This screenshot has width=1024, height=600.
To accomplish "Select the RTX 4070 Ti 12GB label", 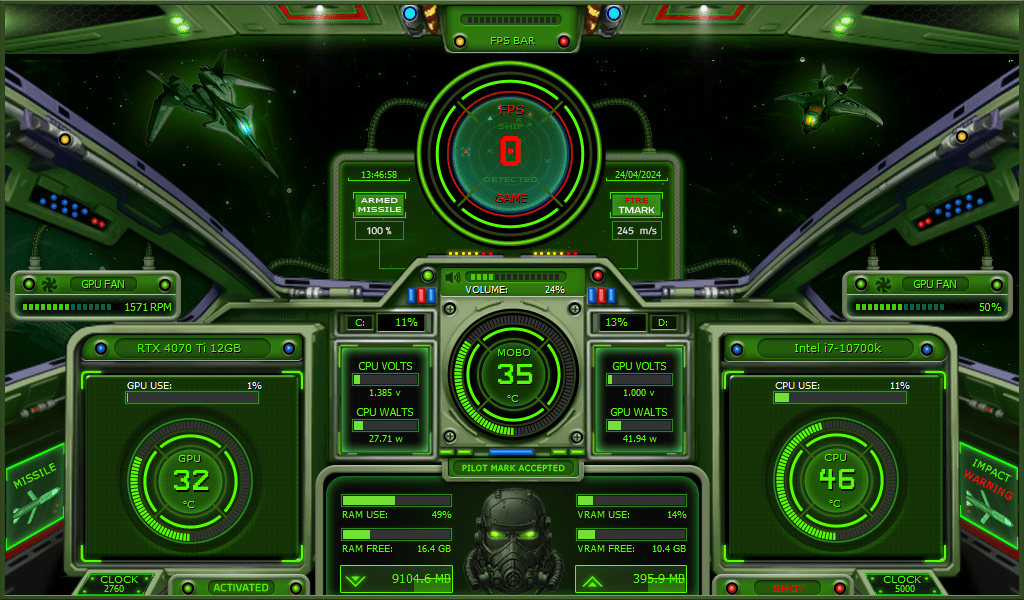I will coord(192,348).
